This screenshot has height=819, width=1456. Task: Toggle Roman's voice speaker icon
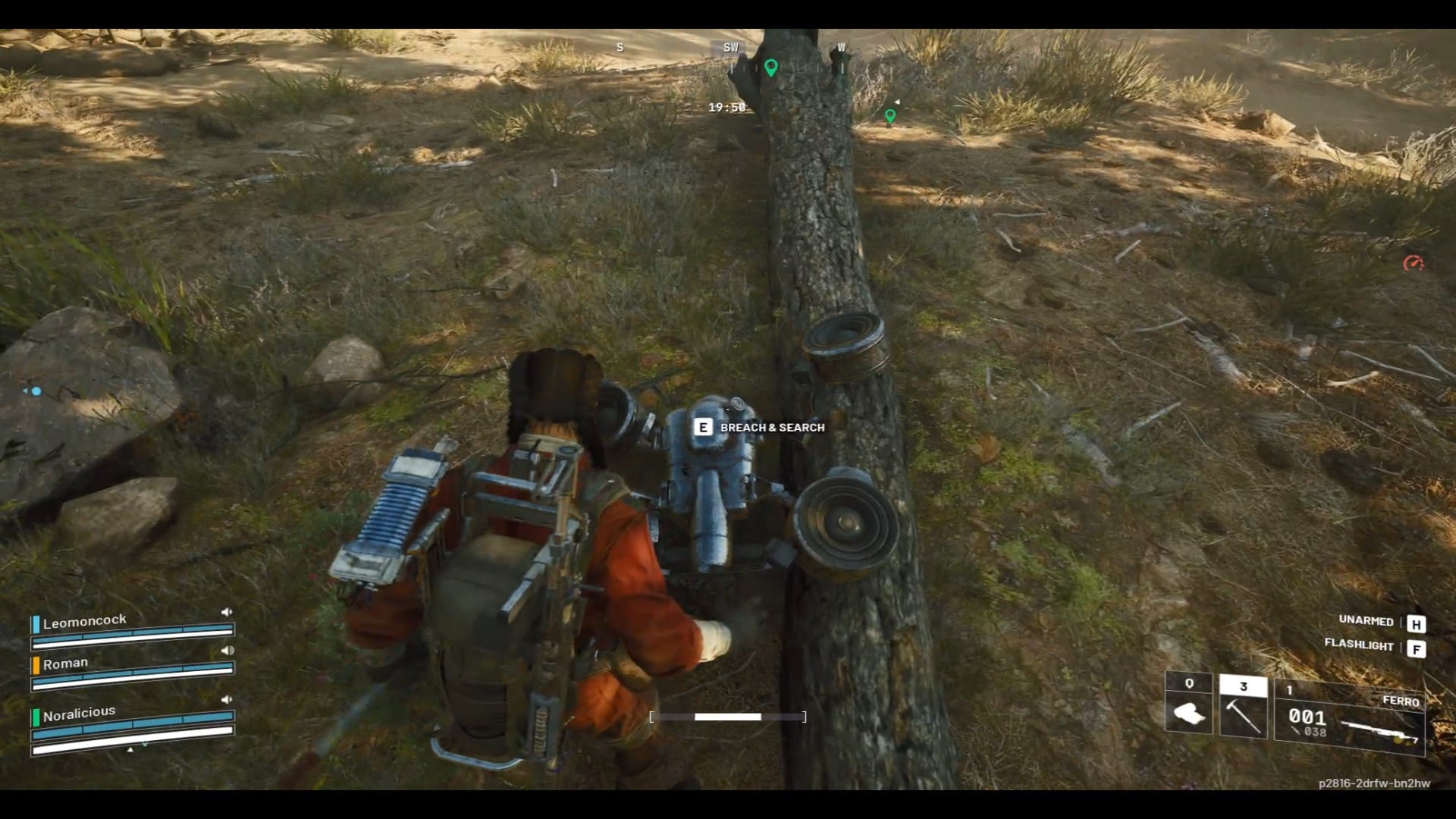pos(227,651)
